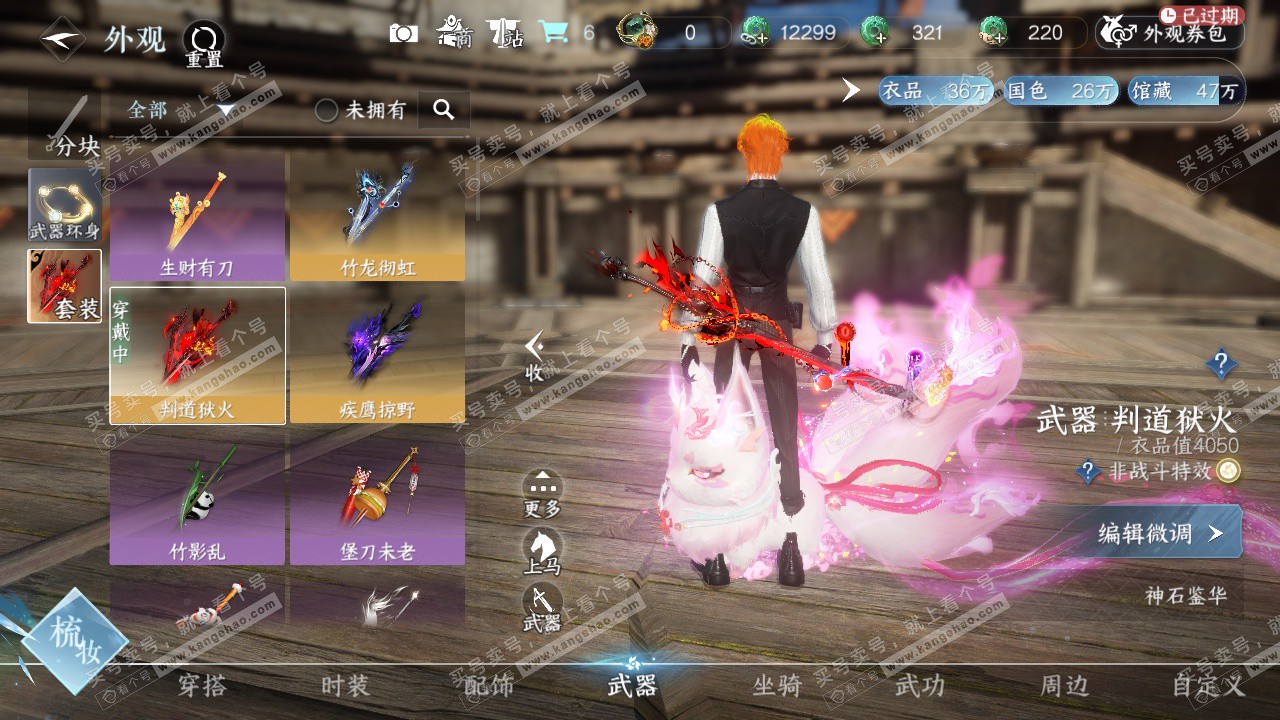Switch to the 时装 tab
Viewport: 1280px width, 720px height.
(x=345, y=686)
